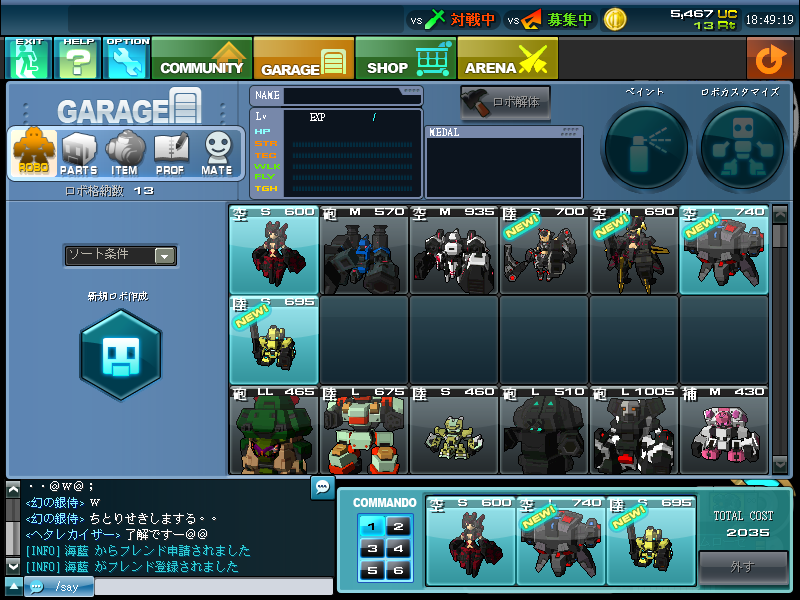Select the MATE tab
Image resolution: width=800 pixels, height=600 pixels.
point(217,154)
